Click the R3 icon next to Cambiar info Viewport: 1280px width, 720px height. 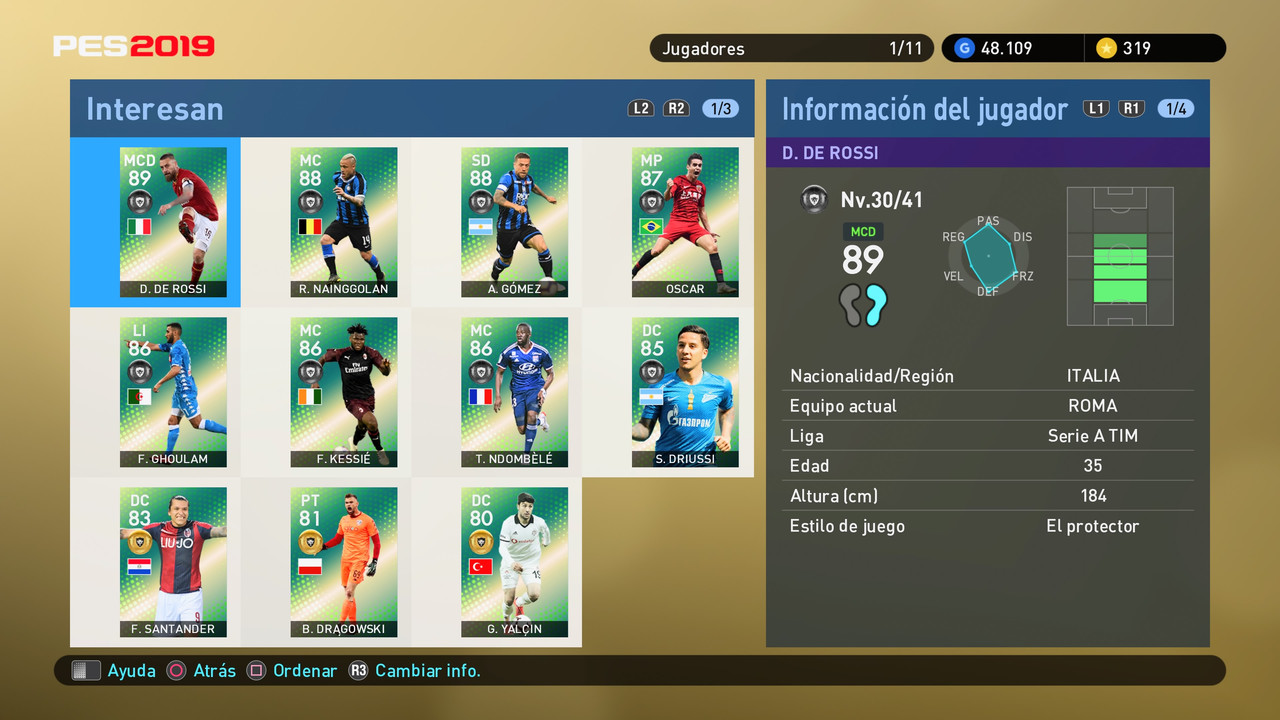click(x=358, y=670)
